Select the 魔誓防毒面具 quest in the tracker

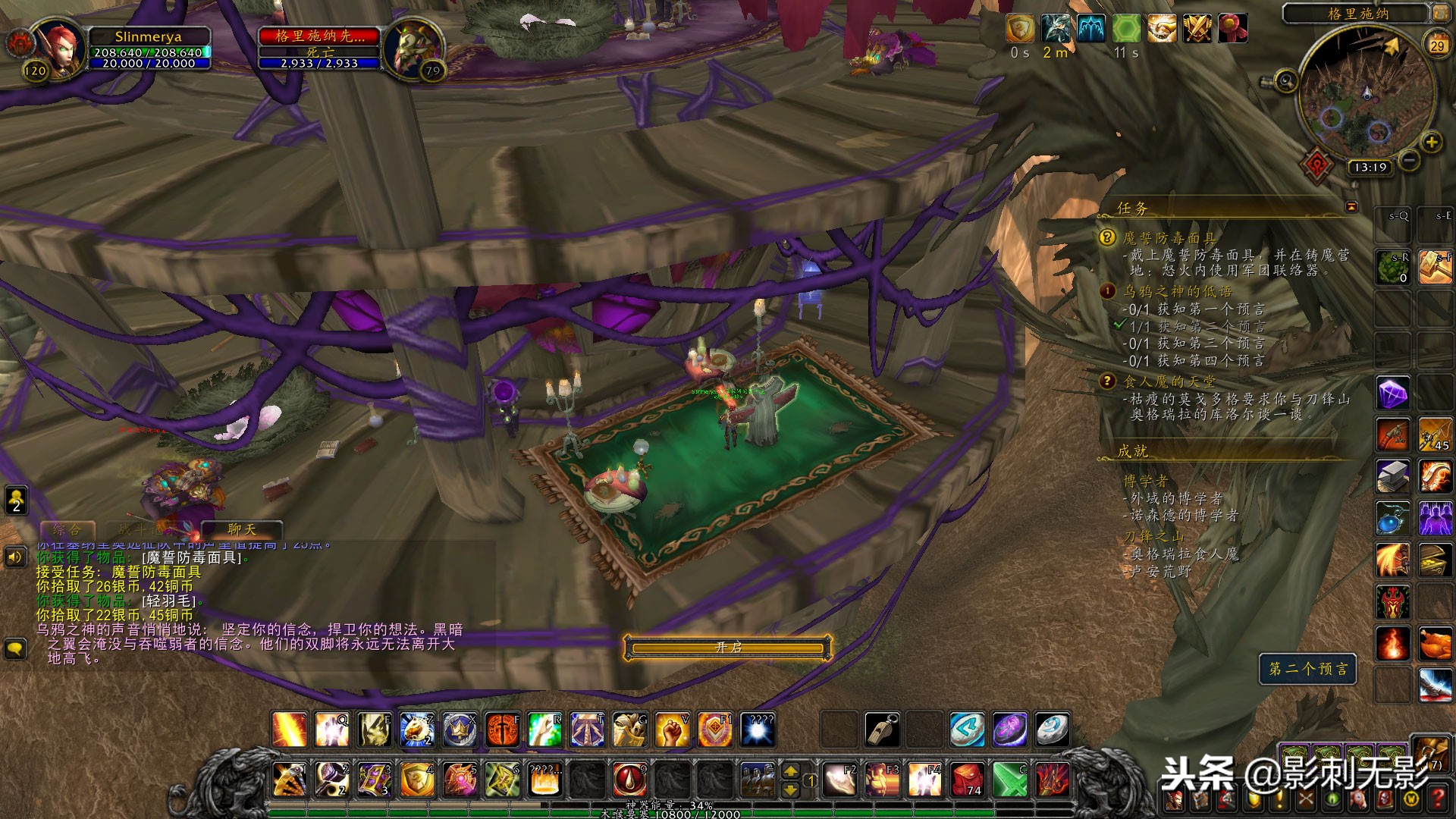(x=1169, y=238)
